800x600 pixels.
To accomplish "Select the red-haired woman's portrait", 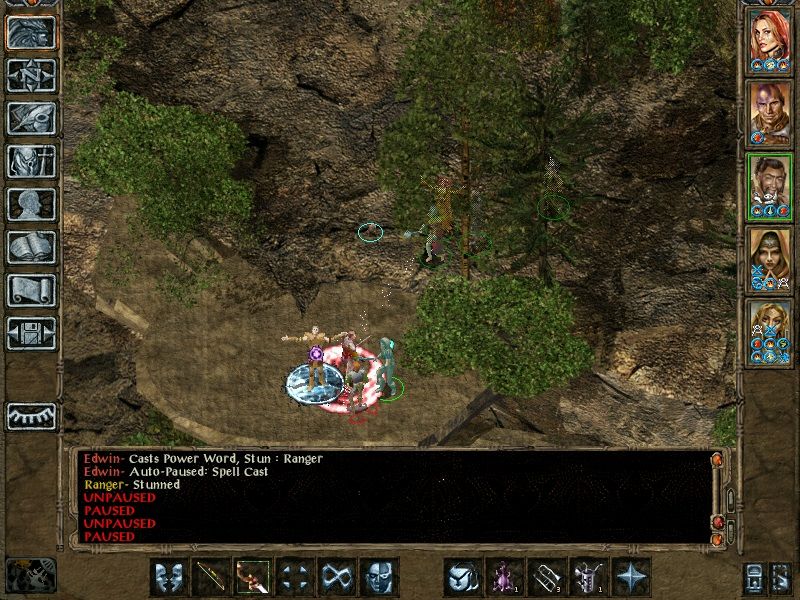I will (770, 40).
